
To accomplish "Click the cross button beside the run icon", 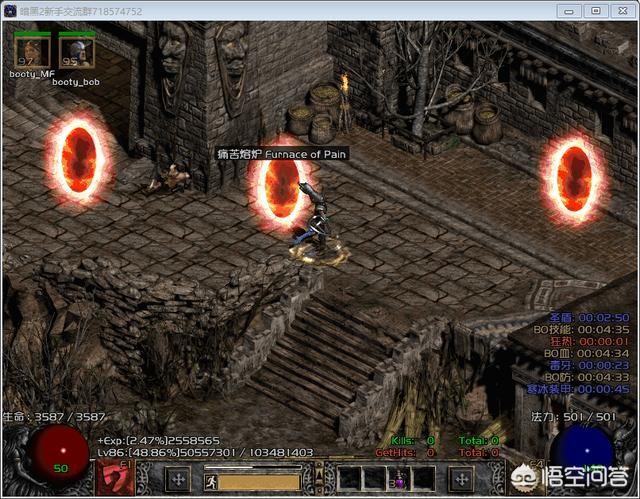I will pyautogui.click(x=177, y=478).
